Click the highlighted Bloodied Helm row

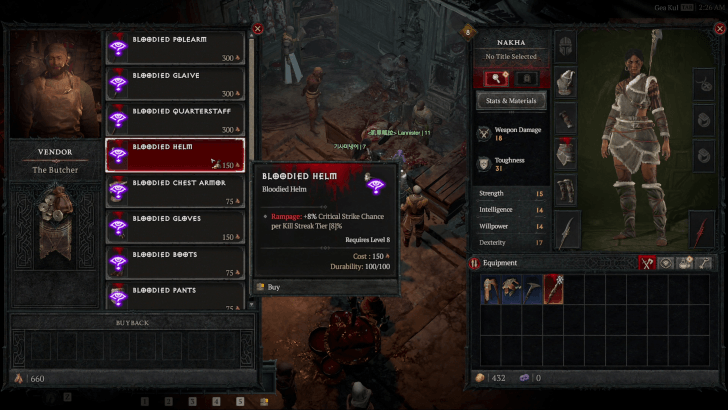175,155
